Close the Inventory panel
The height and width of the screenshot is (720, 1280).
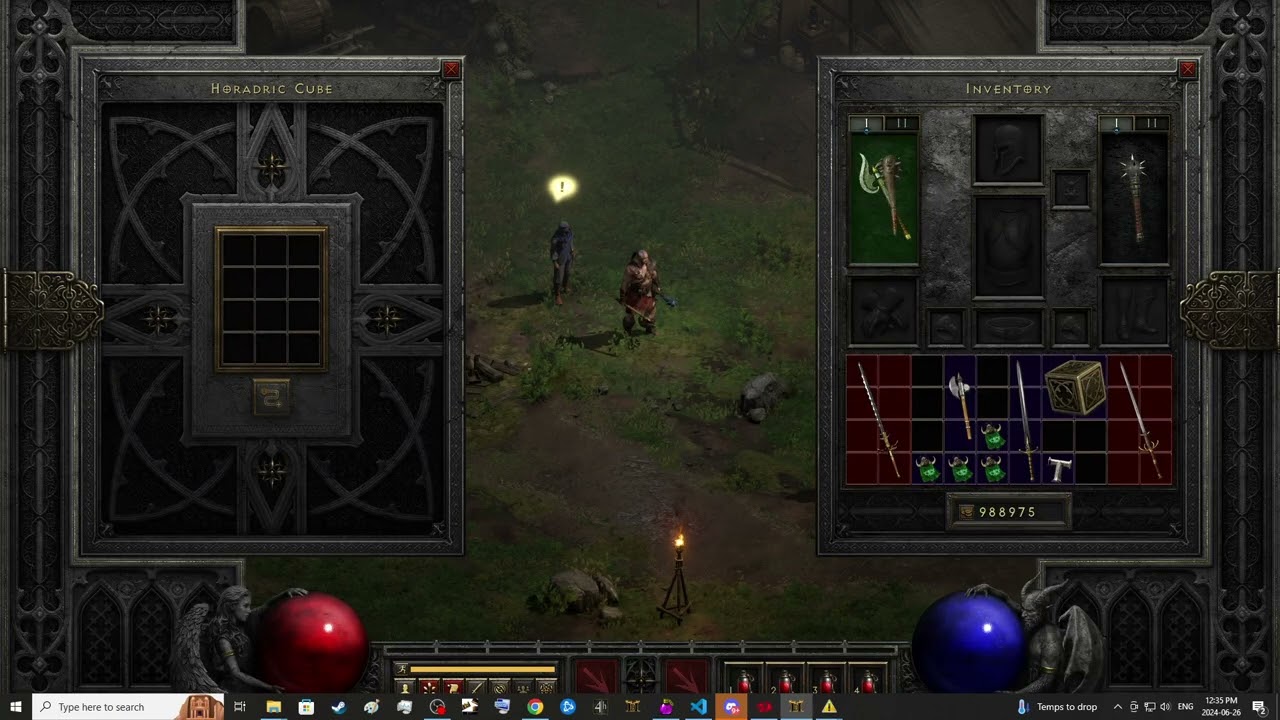[1188, 69]
